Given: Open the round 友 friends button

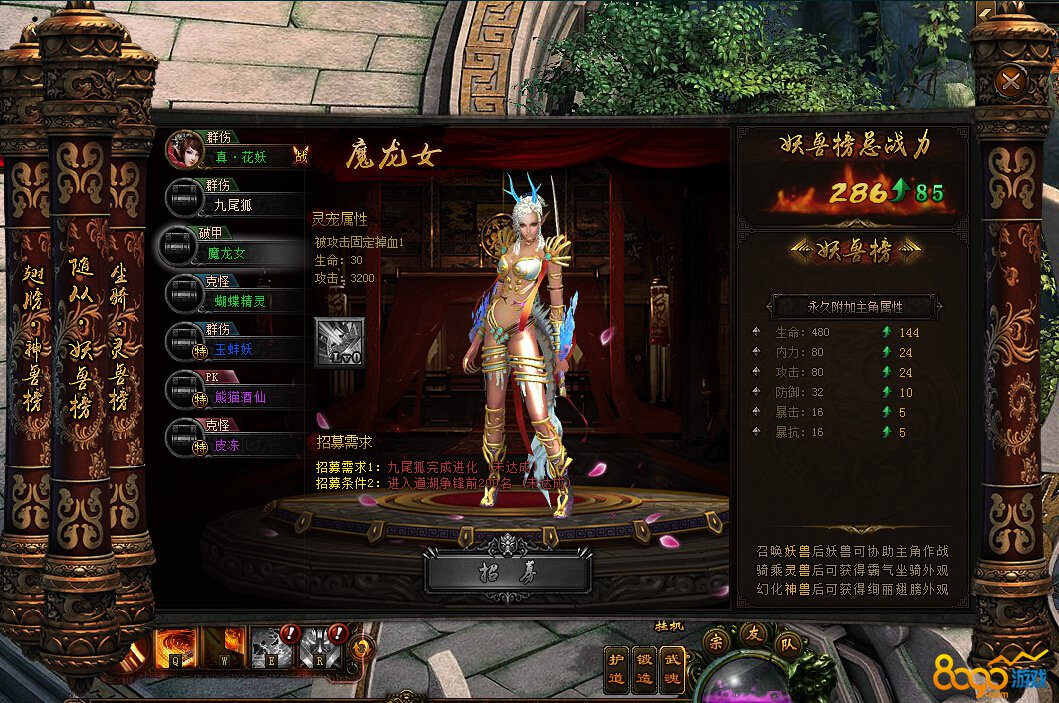Looking at the screenshot, I should tap(754, 632).
